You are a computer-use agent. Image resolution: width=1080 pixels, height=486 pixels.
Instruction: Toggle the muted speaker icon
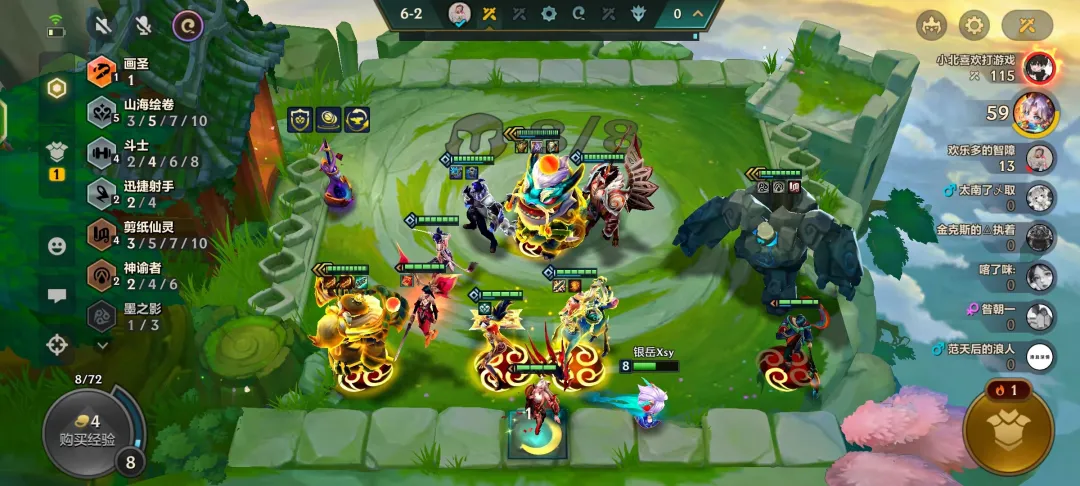tap(101, 25)
